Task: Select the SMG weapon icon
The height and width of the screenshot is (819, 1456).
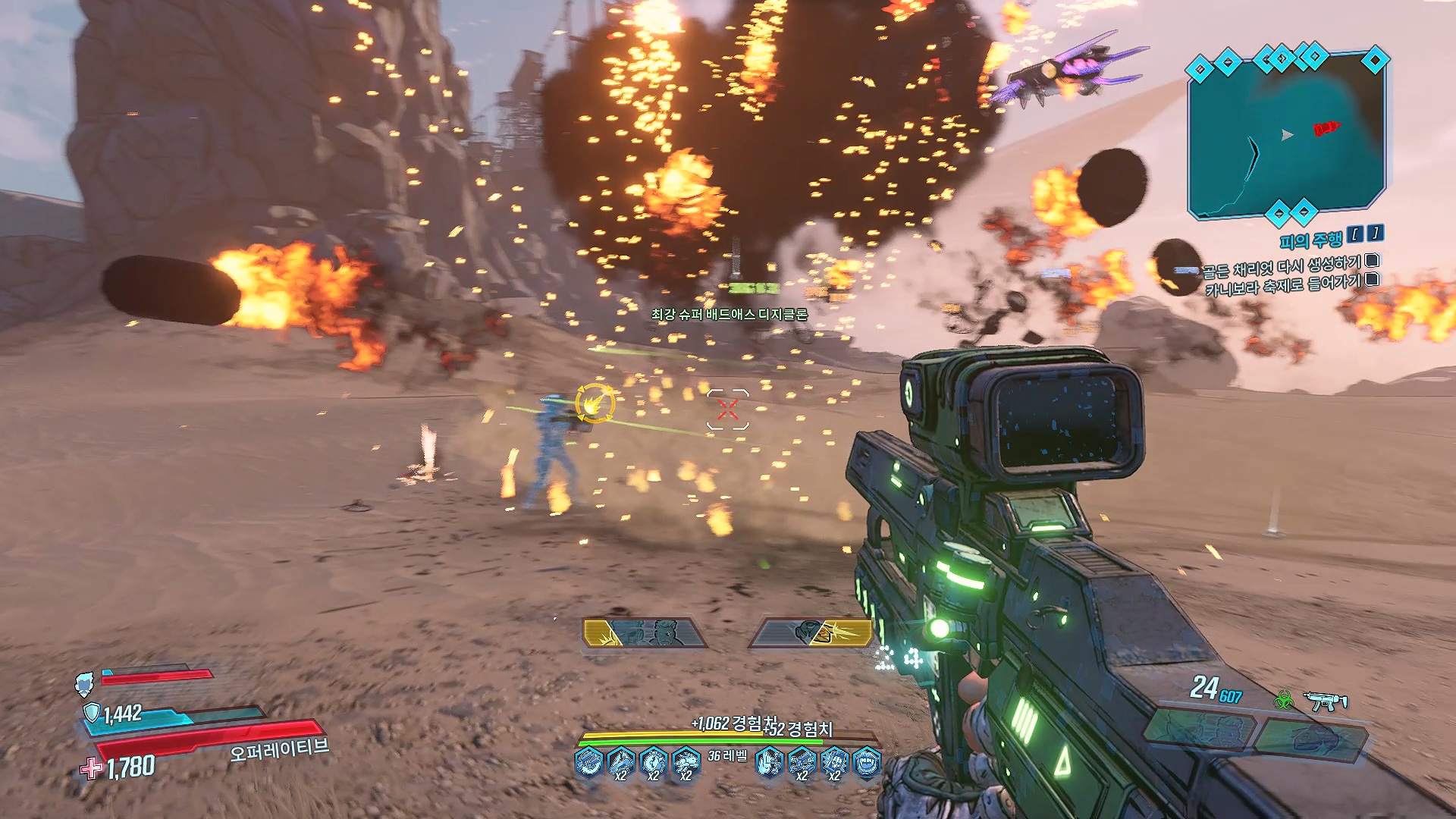Action: click(1325, 701)
